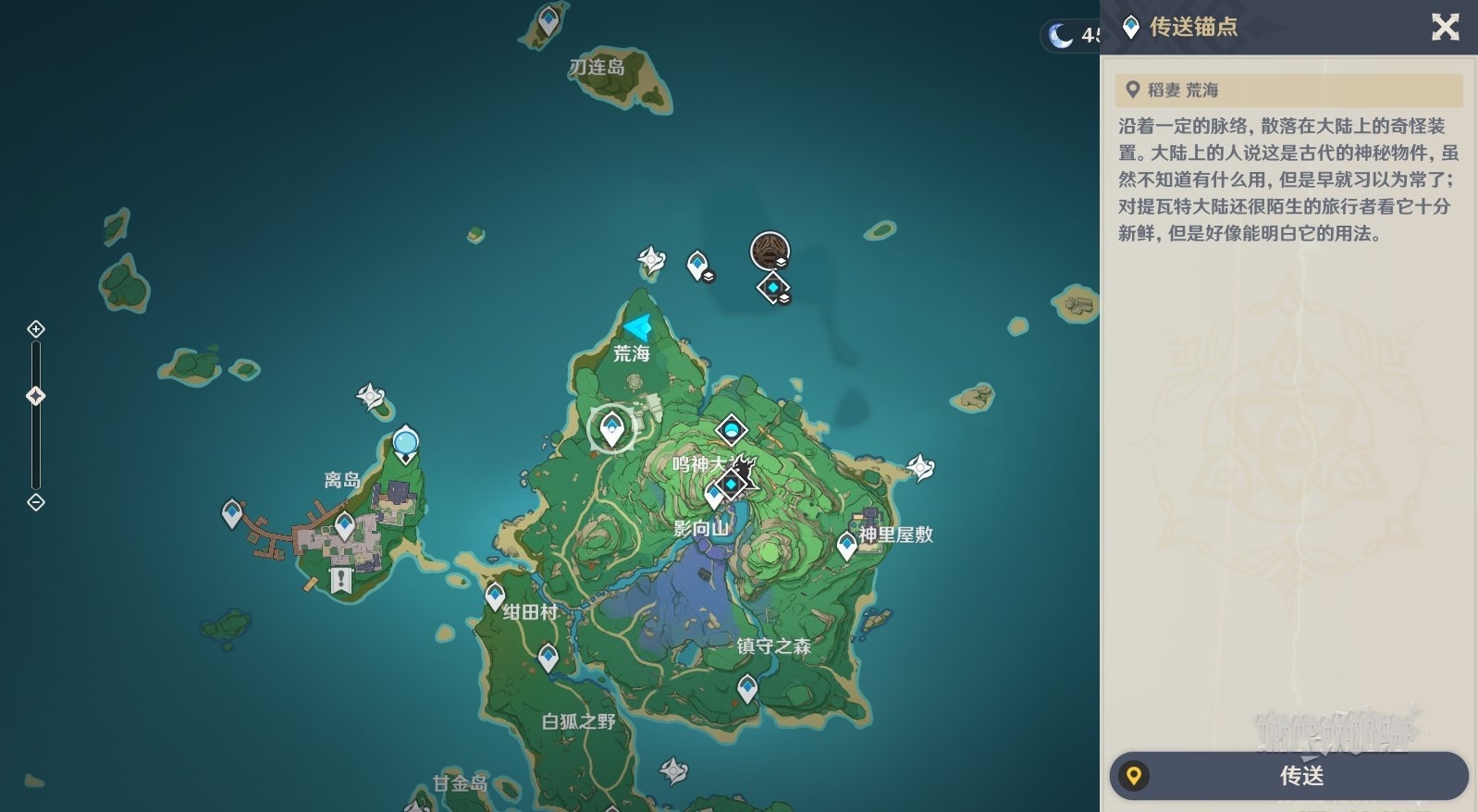Zoom out the map with minus button

point(36,502)
